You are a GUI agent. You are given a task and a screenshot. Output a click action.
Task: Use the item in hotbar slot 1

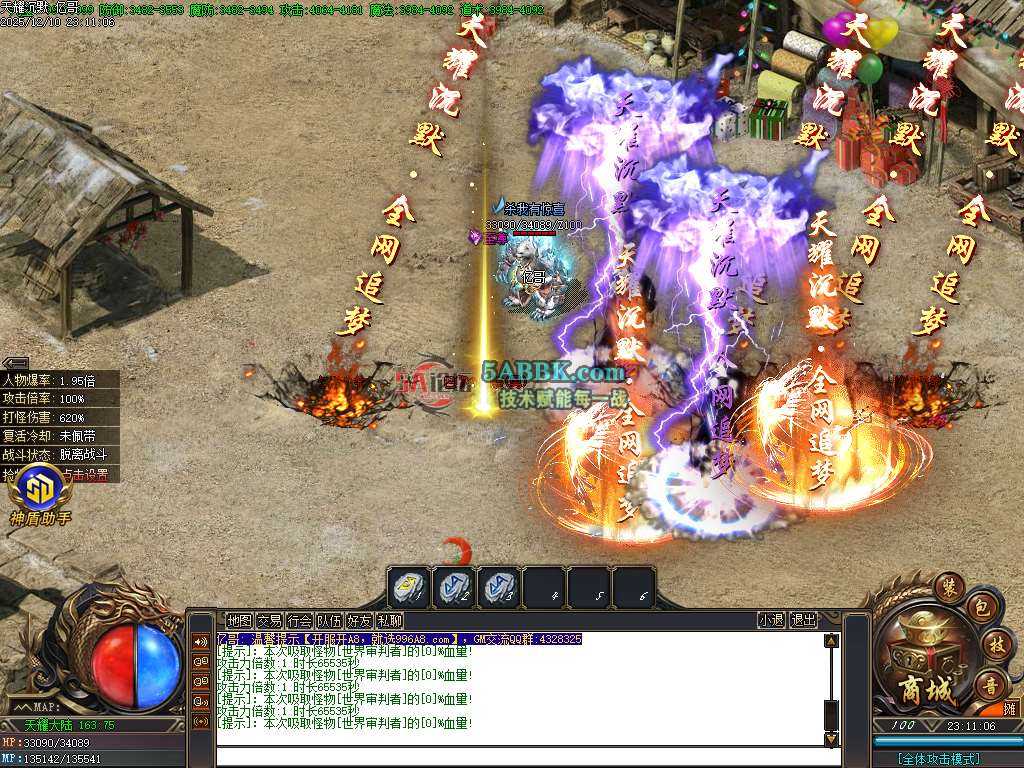coord(410,588)
